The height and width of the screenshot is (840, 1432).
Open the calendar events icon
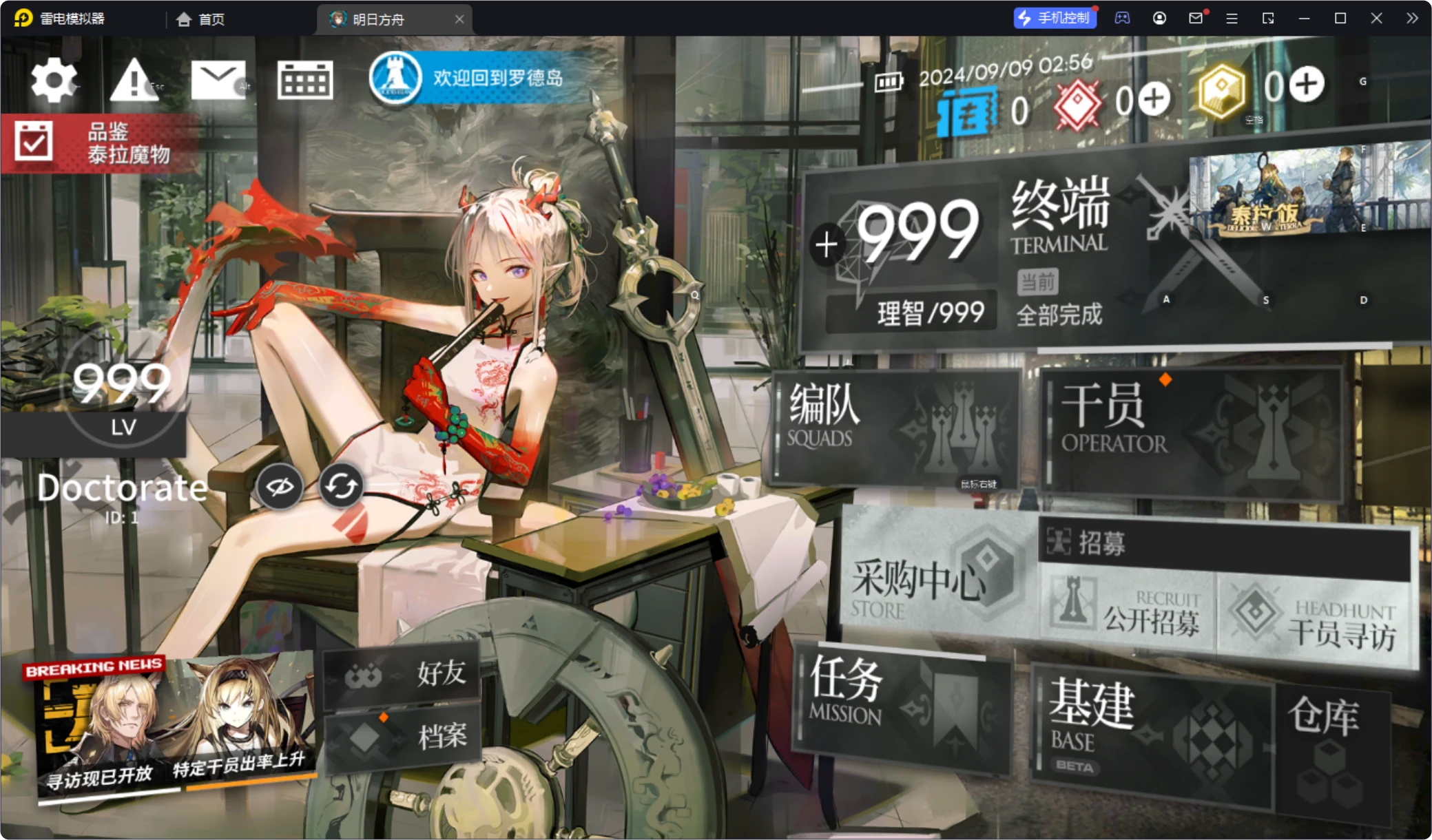click(305, 81)
